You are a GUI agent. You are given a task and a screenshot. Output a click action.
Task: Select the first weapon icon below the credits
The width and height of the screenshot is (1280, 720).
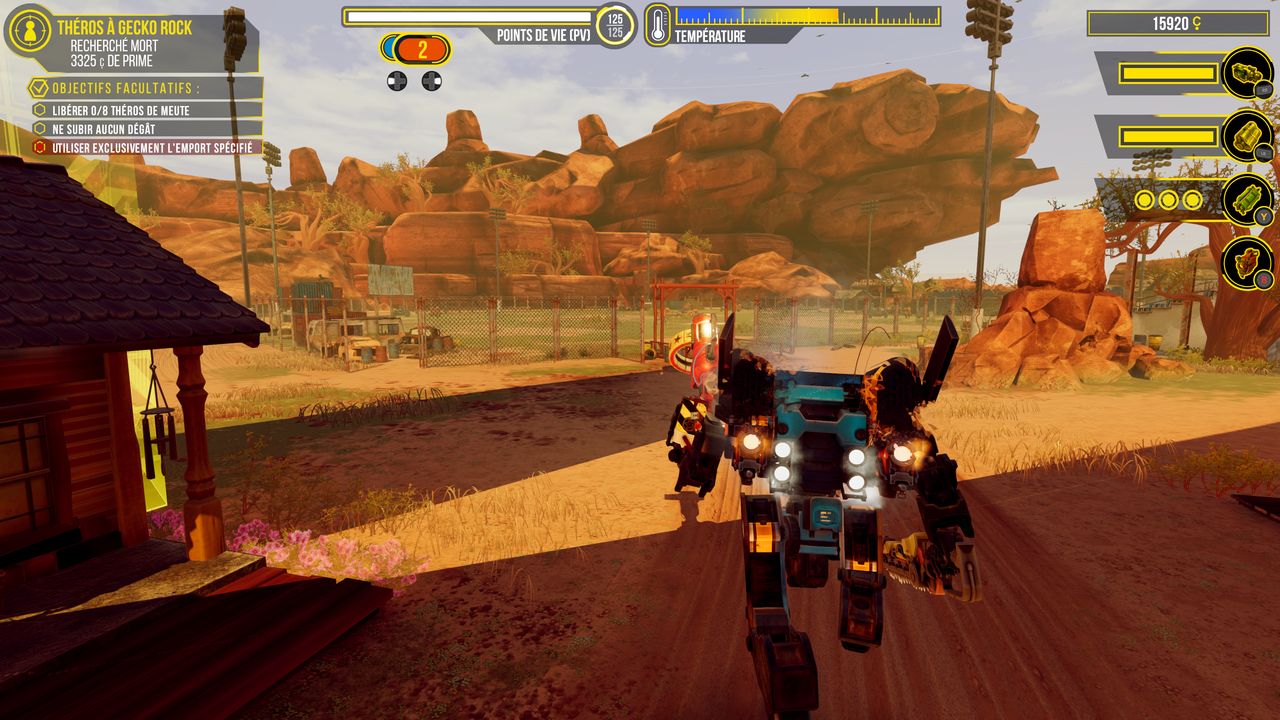point(1247,73)
